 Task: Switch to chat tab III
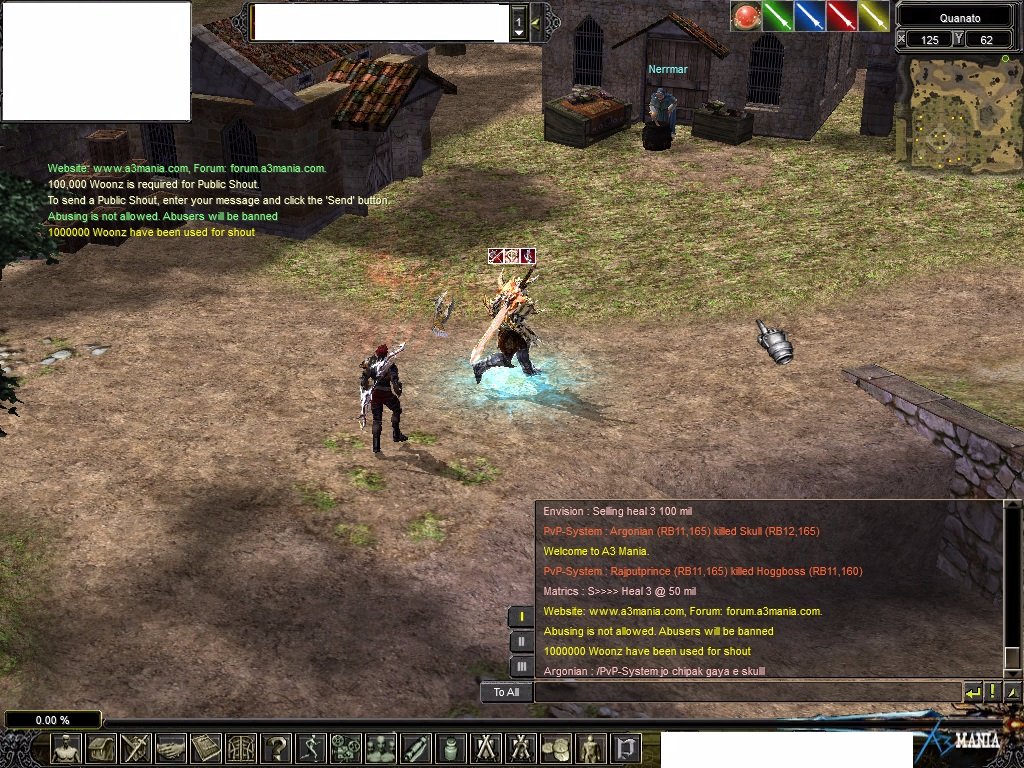(521, 666)
